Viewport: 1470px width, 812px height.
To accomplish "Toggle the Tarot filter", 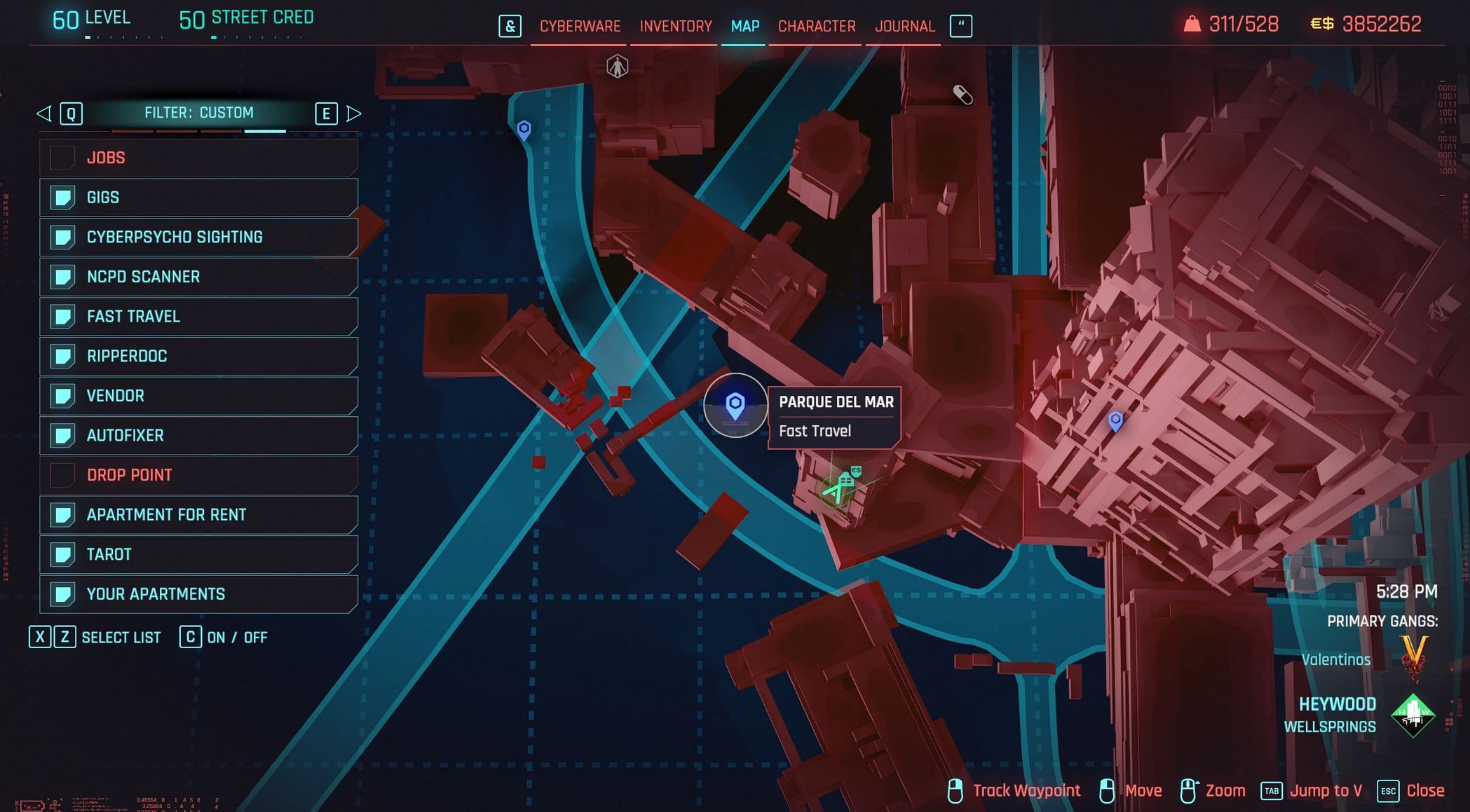I will tap(199, 554).
